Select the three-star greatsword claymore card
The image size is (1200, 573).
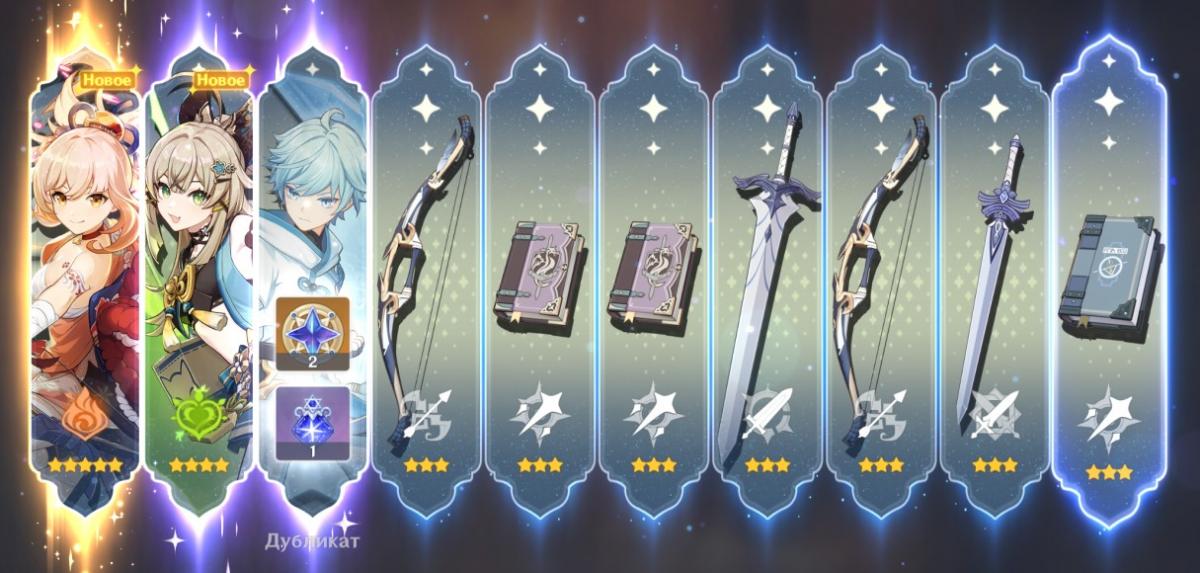[767, 280]
